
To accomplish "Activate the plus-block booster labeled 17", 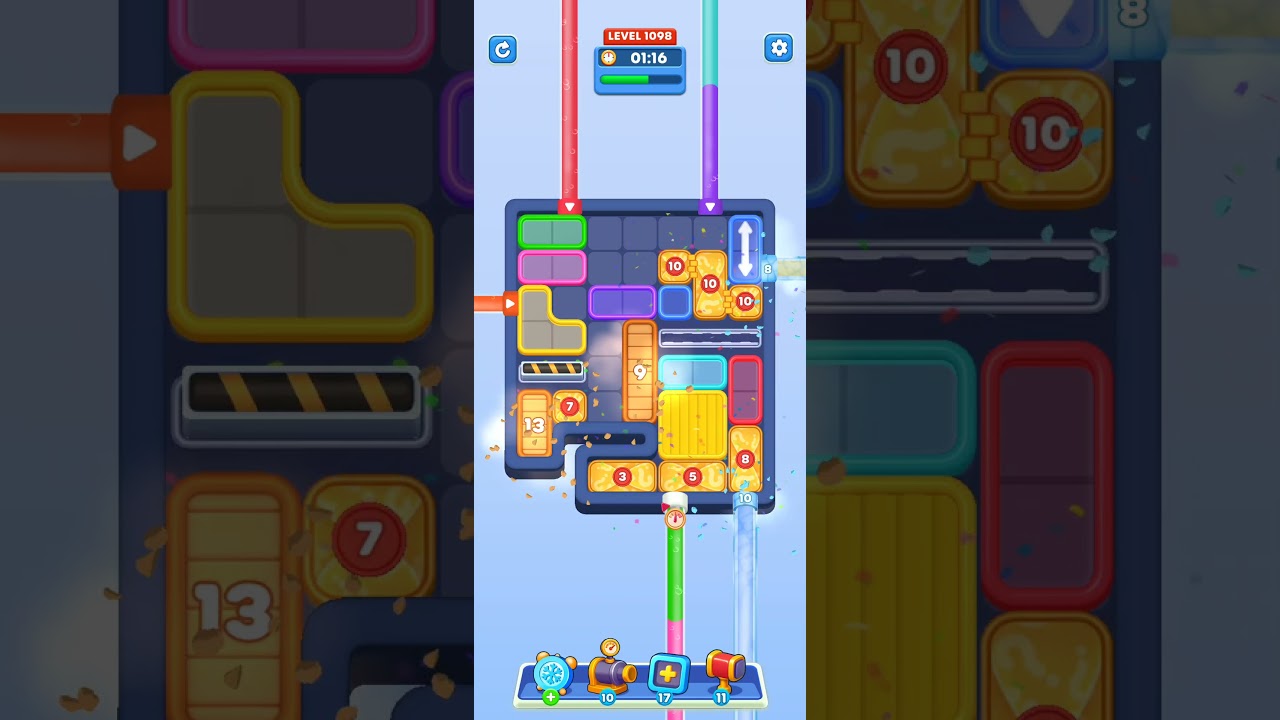I will click(667, 675).
